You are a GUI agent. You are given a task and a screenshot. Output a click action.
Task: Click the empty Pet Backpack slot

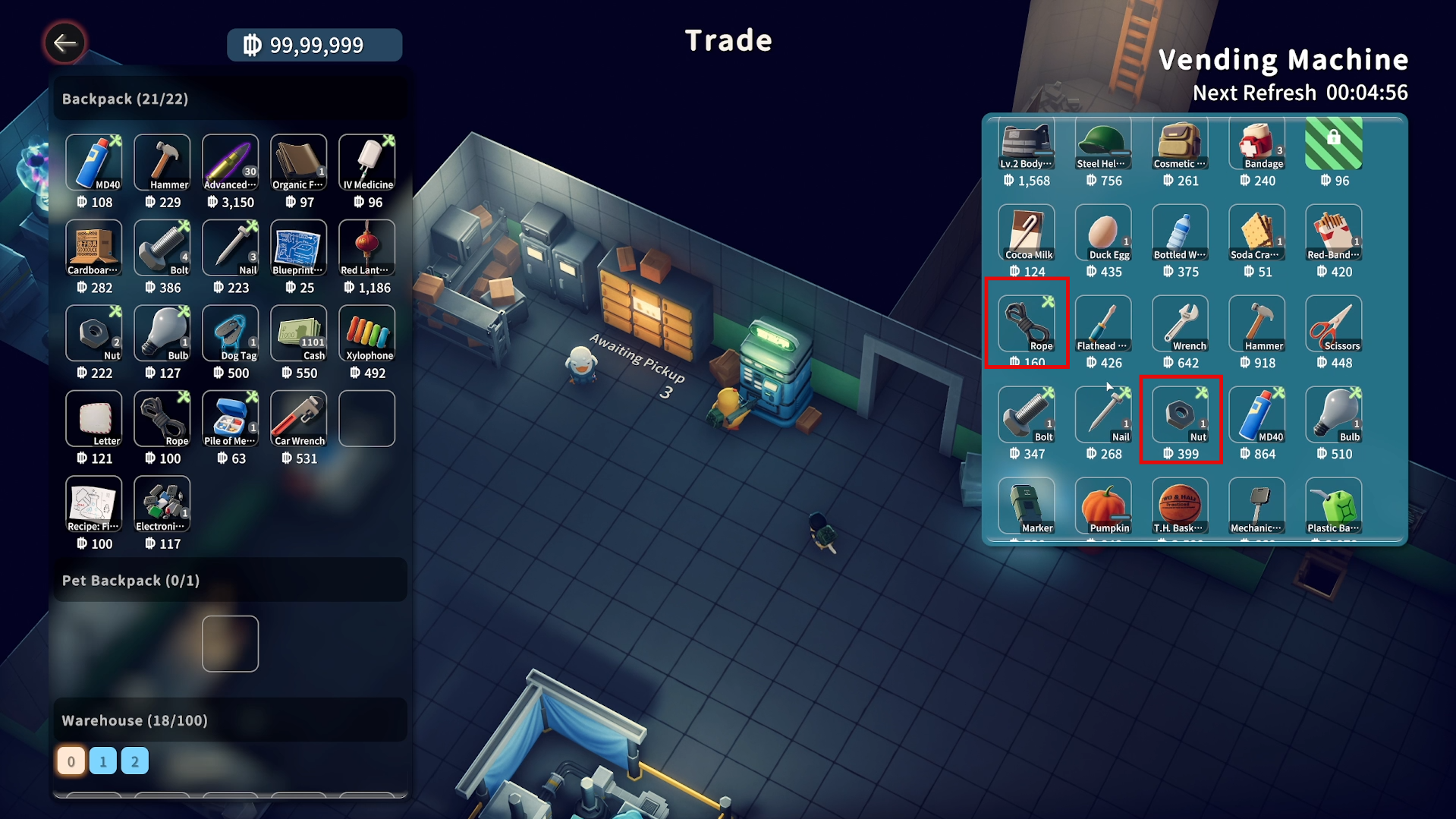coord(230,644)
